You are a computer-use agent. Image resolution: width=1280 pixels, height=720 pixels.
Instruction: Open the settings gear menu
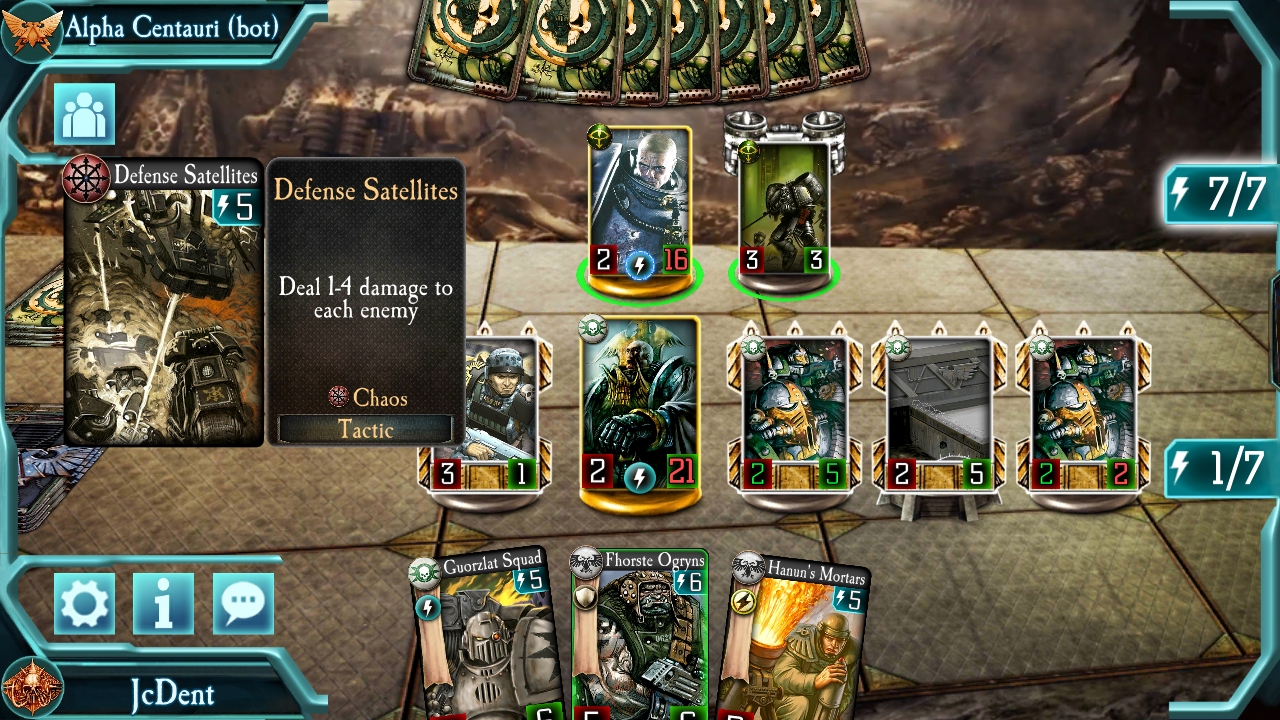tap(84, 603)
